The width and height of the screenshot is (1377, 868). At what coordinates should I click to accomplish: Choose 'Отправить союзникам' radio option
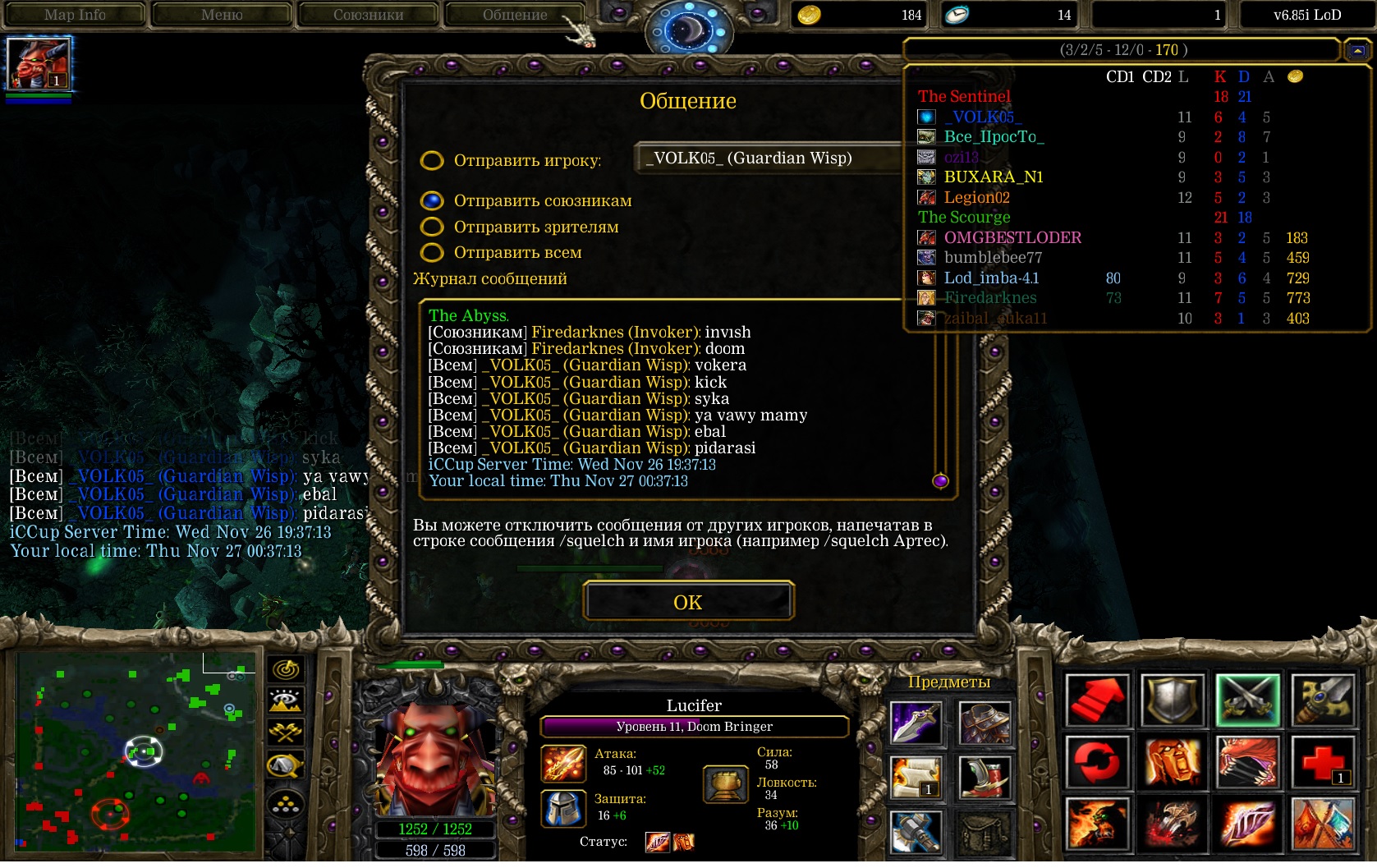coord(432,200)
